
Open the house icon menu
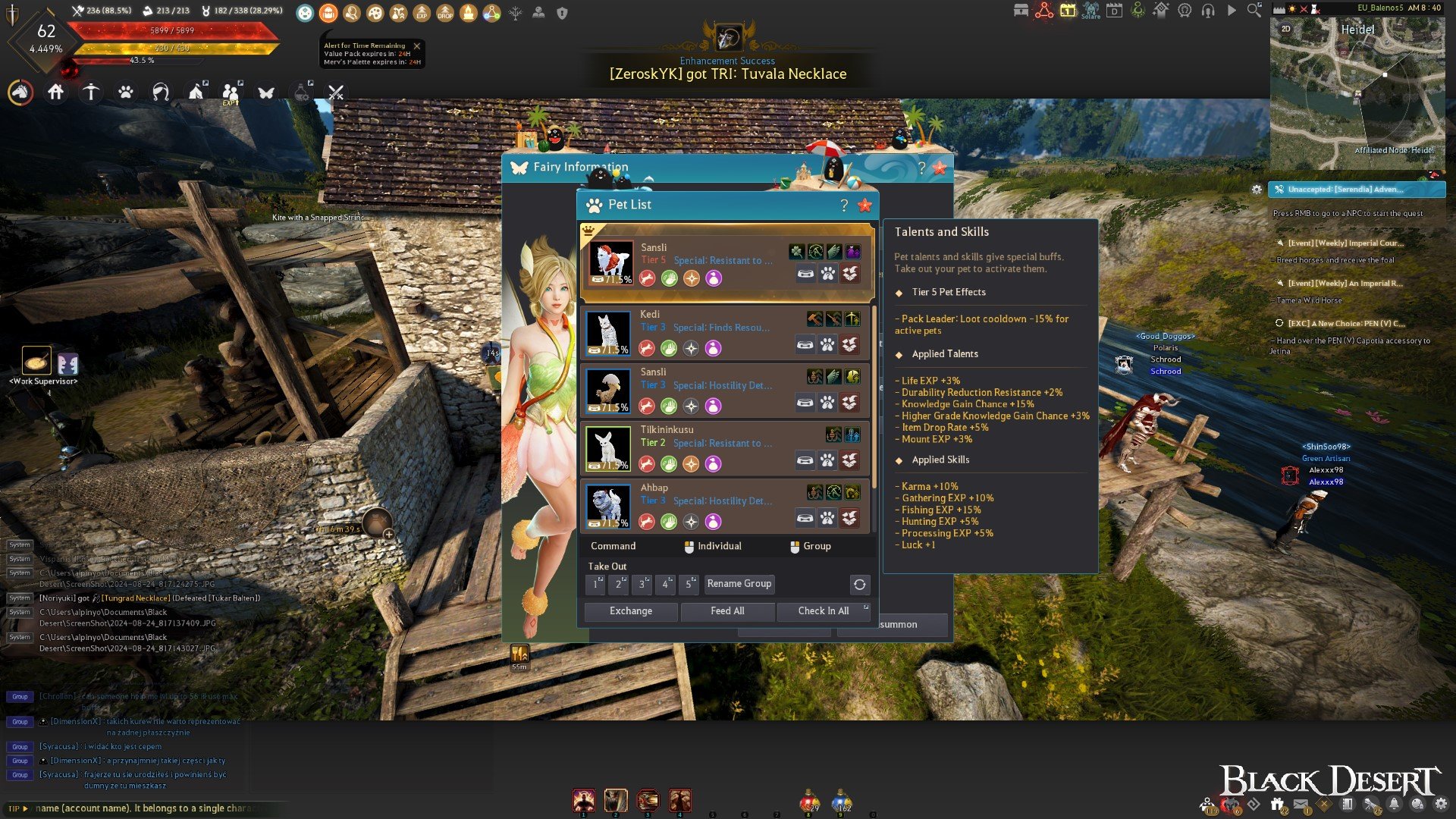coord(56,93)
